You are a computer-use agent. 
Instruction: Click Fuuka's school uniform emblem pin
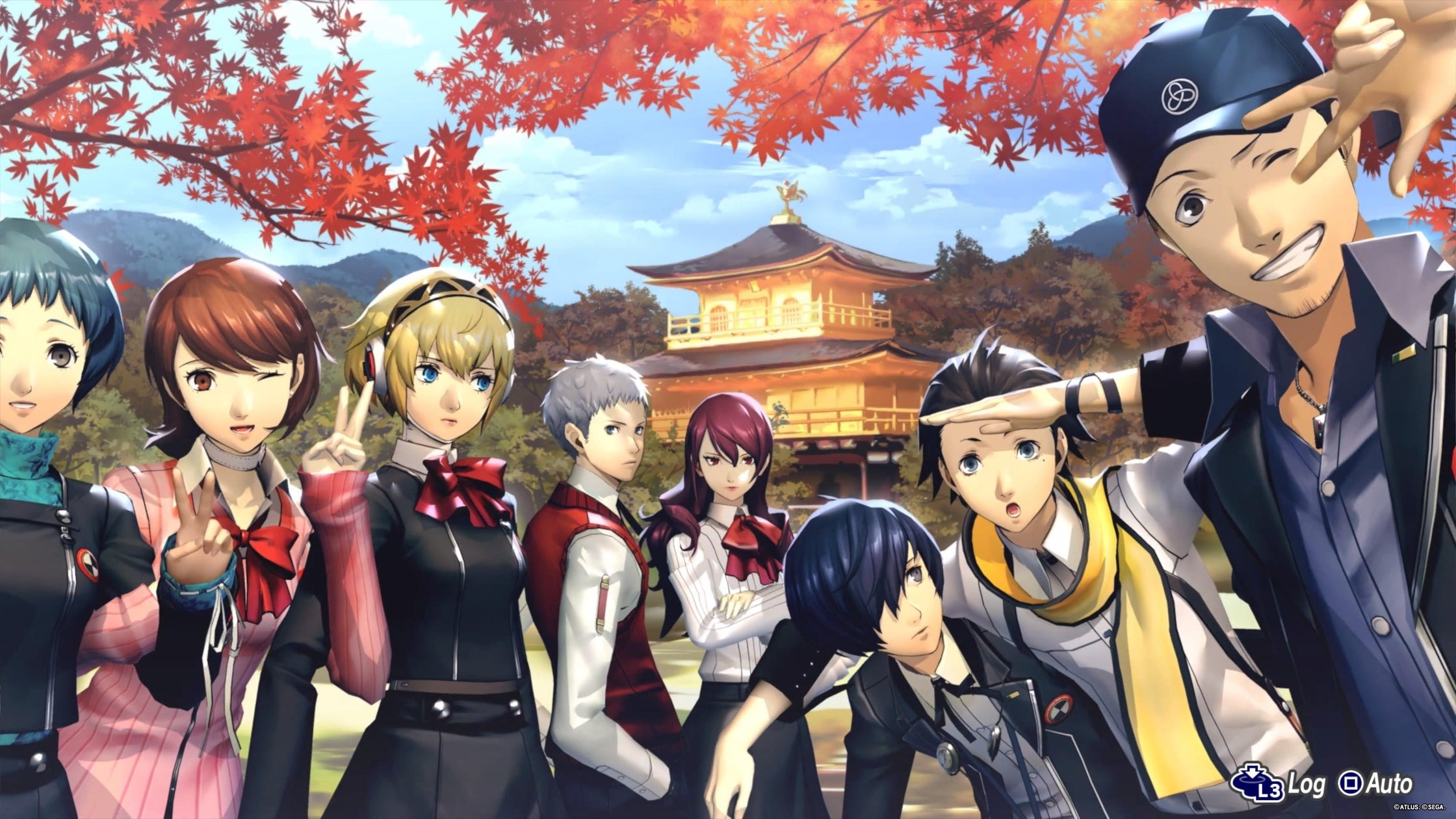(x=88, y=564)
